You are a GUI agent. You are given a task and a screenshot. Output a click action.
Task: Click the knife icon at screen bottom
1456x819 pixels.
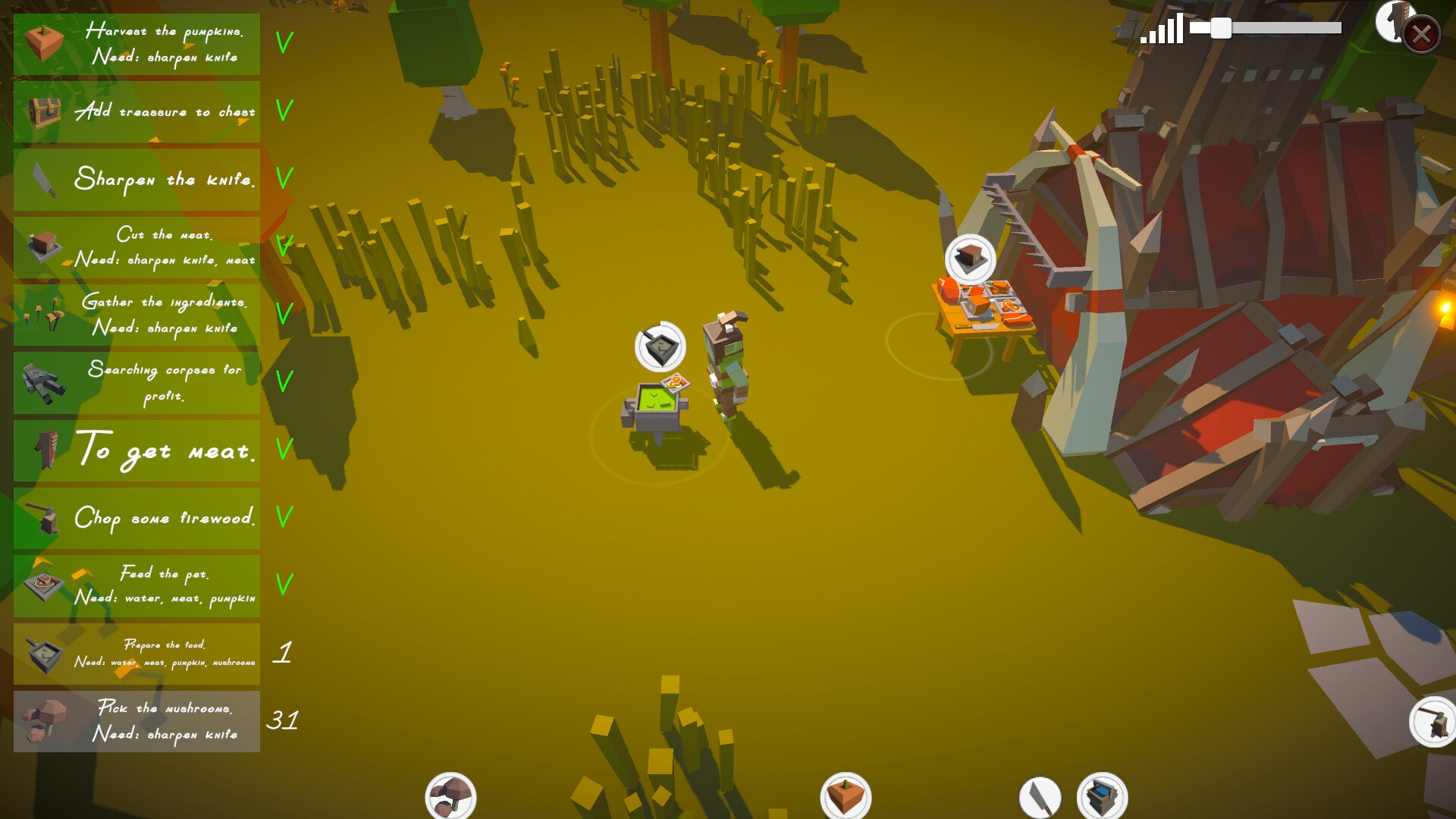point(1040,798)
